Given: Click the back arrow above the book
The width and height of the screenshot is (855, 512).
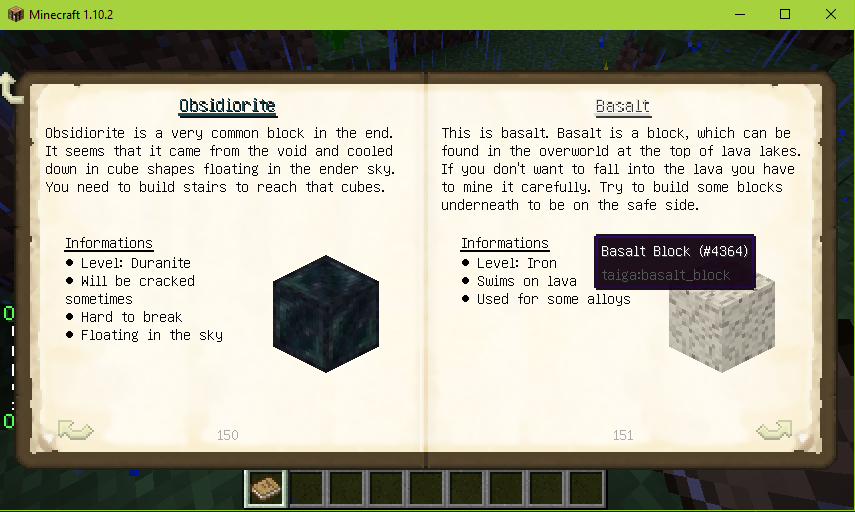Looking at the screenshot, I should pyautogui.click(x=12, y=88).
